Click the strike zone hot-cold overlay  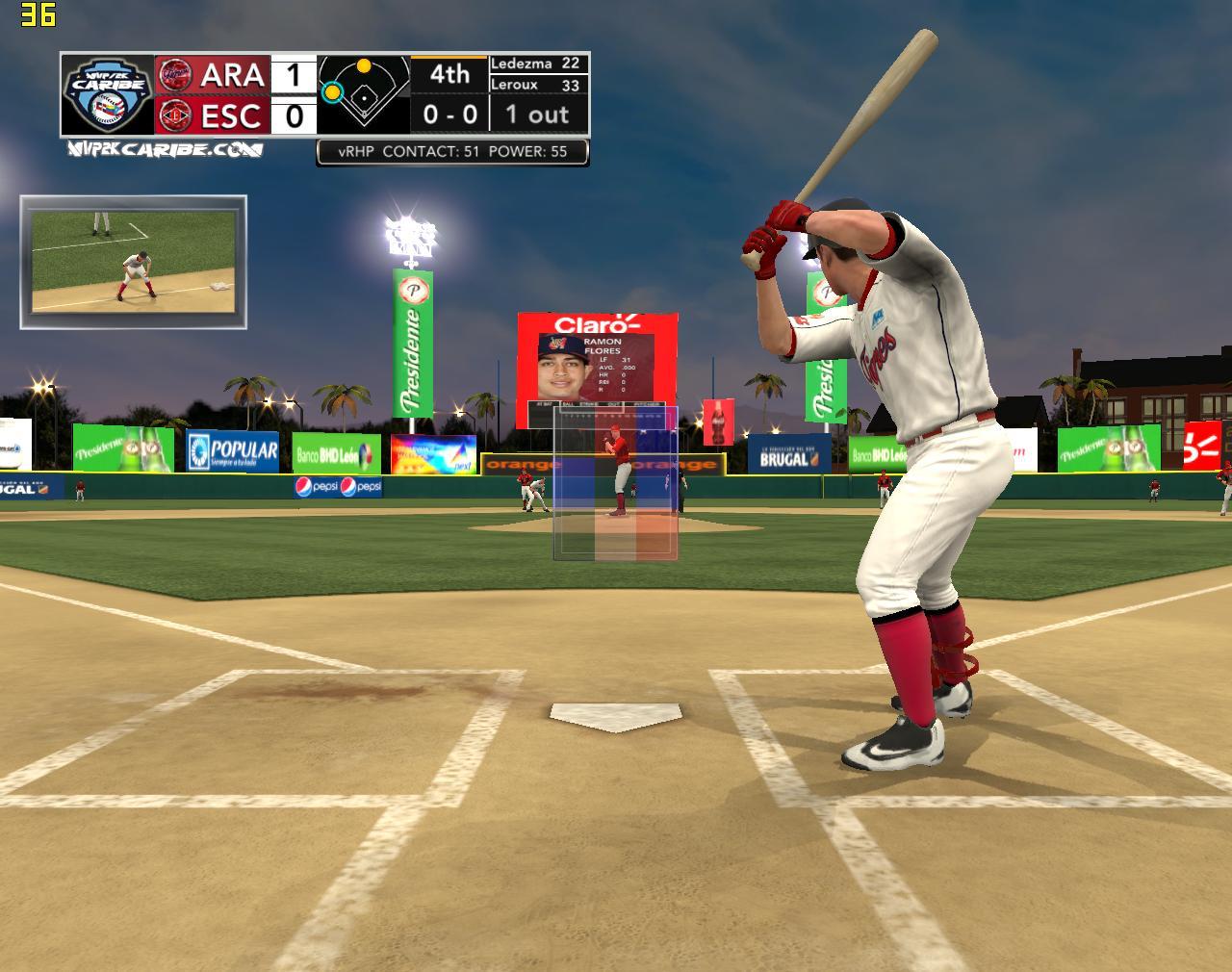coord(616,482)
